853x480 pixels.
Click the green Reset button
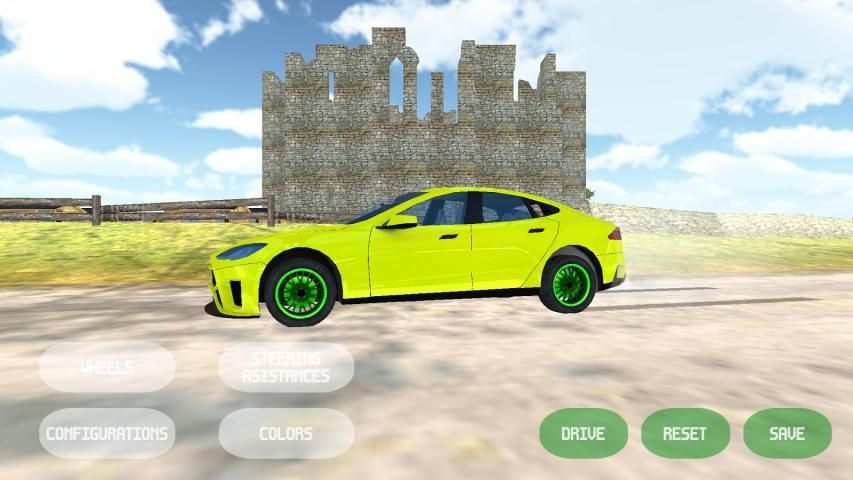point(685,433)
